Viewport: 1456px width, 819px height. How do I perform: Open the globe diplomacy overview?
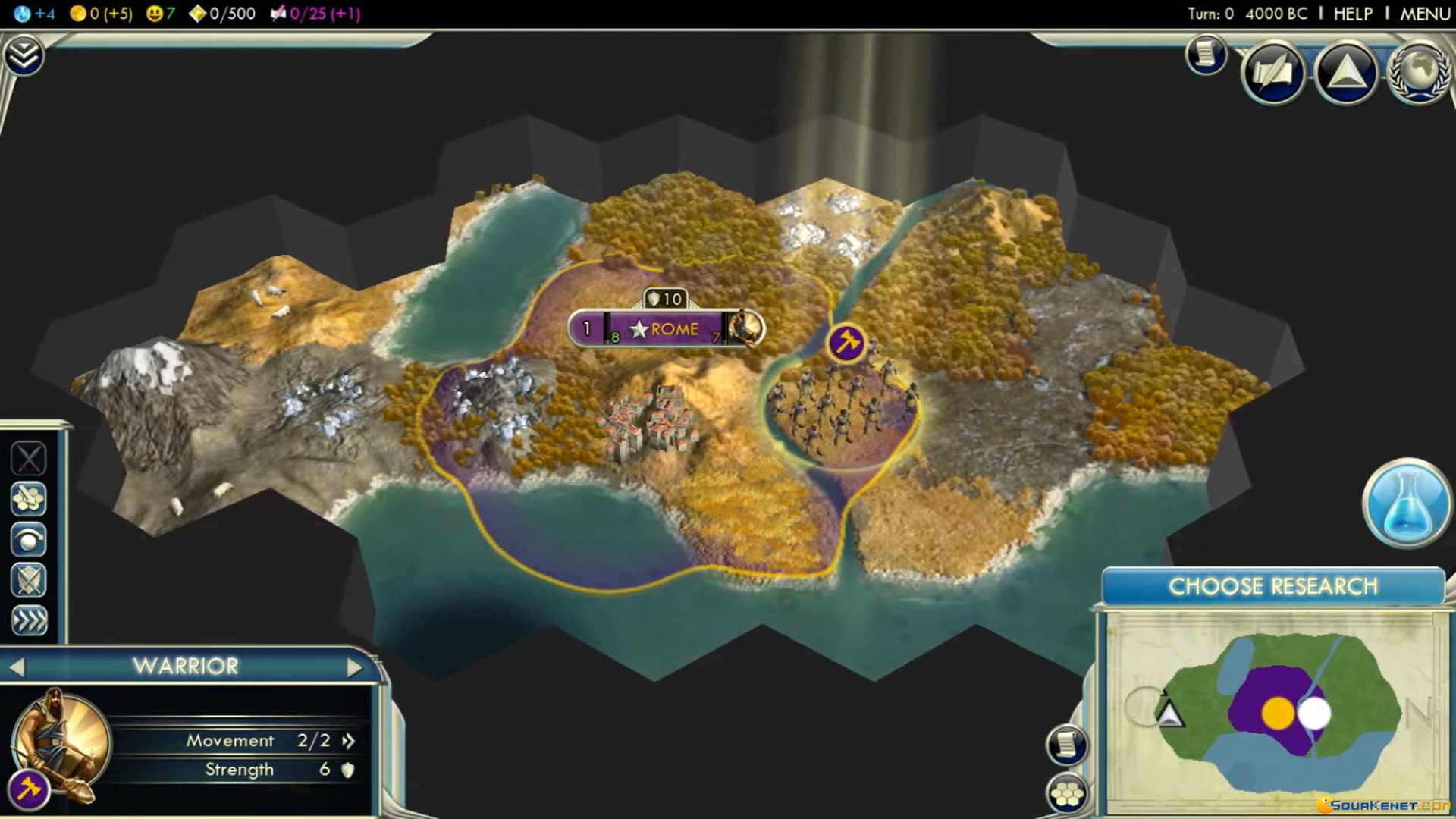(x=1419, y=72)
